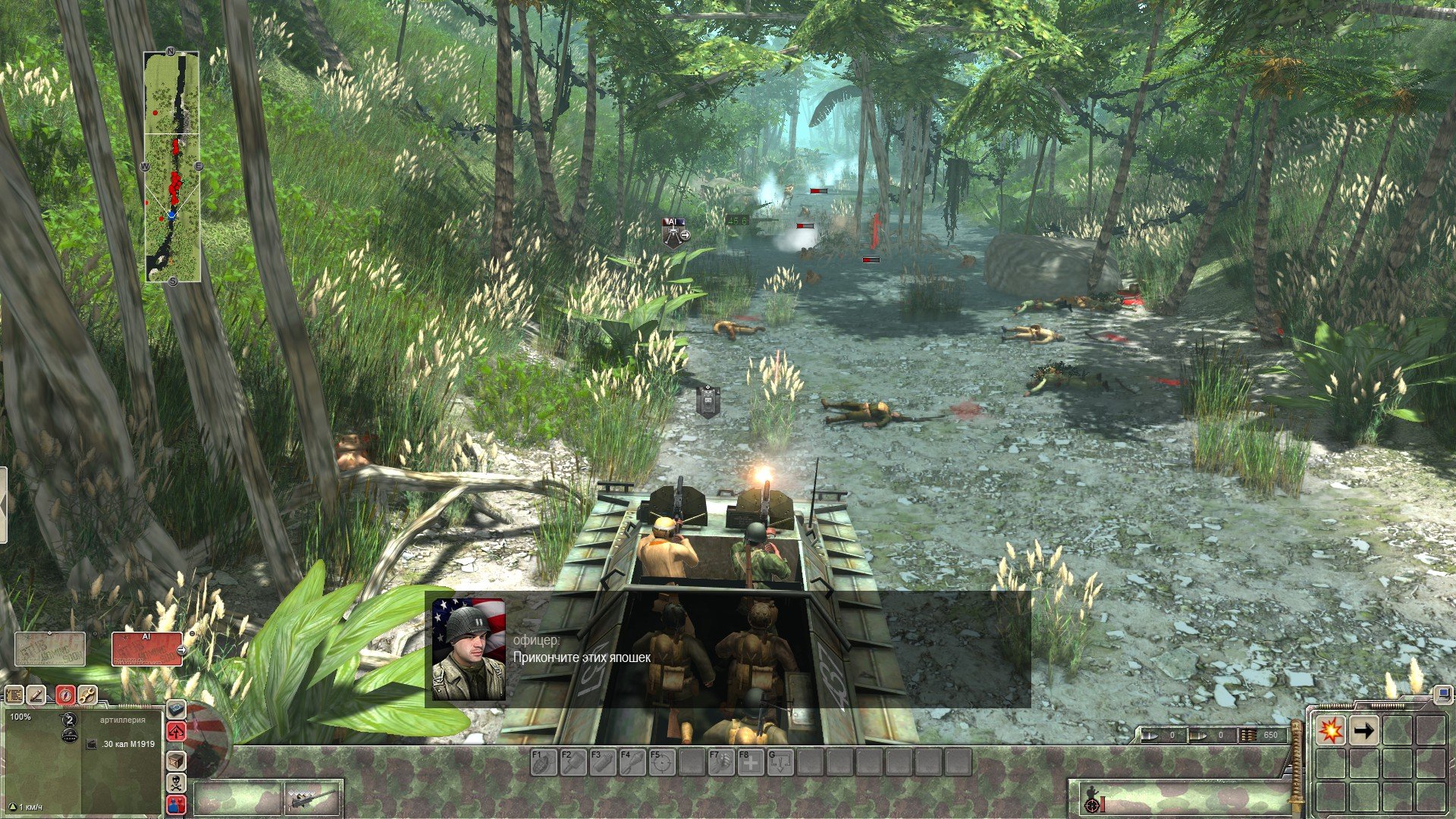Open the objectives notes list icon
The height and width of the screenshot is (819, 1456).
point(14,695)
